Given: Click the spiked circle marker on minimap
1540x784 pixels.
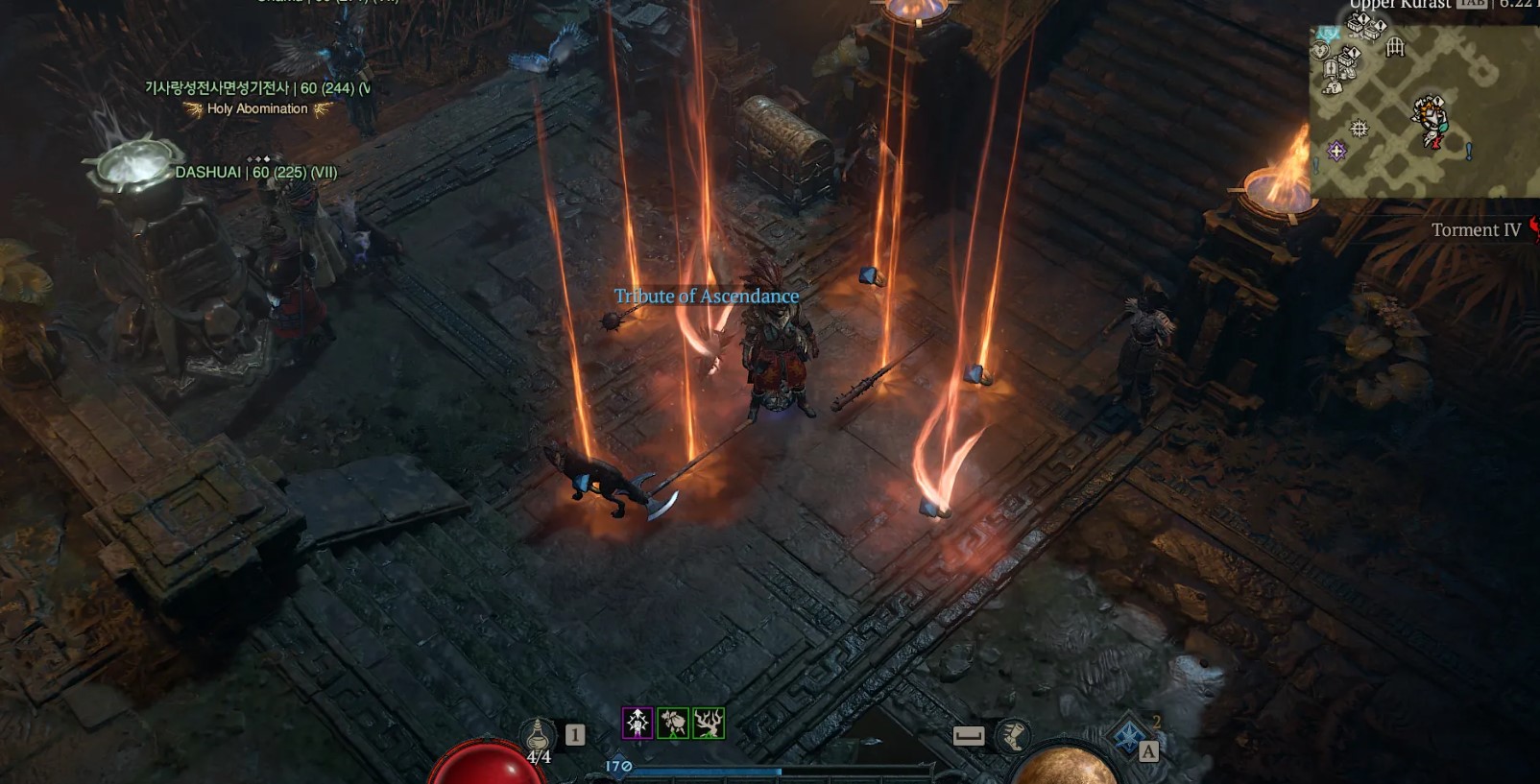Looking at the screenshot, I should pos(1359,128).
